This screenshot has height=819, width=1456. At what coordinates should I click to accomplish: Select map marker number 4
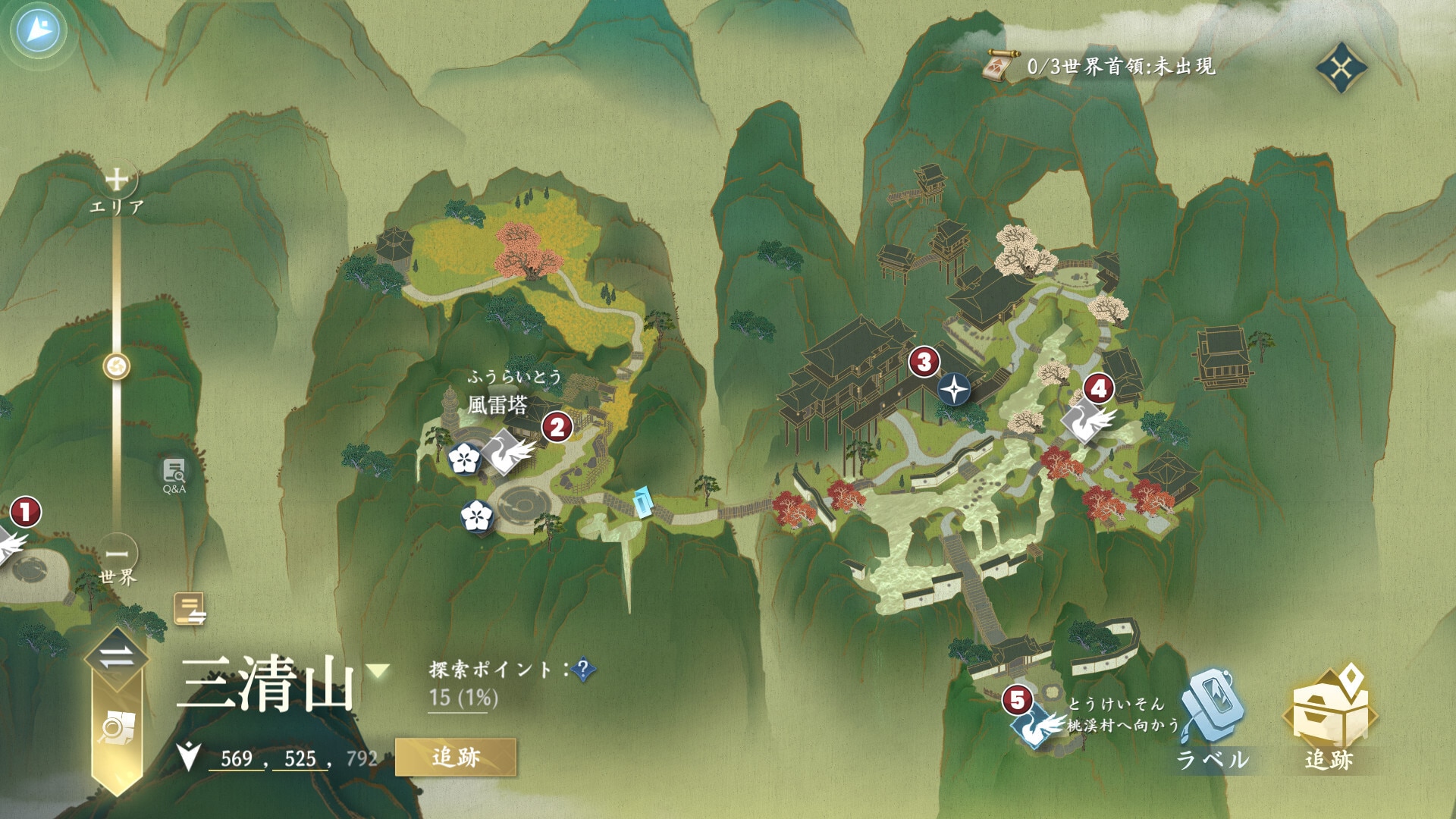[x=1099, y=389]
